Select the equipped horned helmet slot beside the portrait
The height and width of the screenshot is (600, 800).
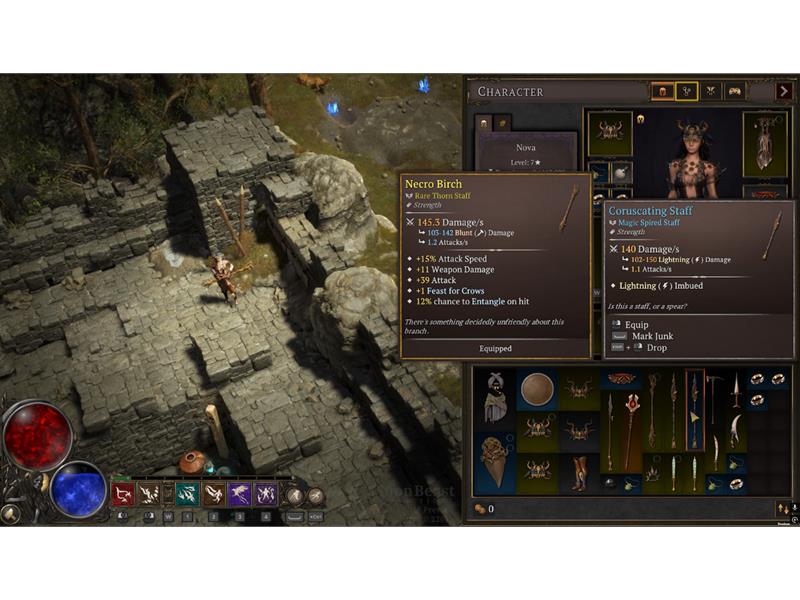click(x=609, y=134)
